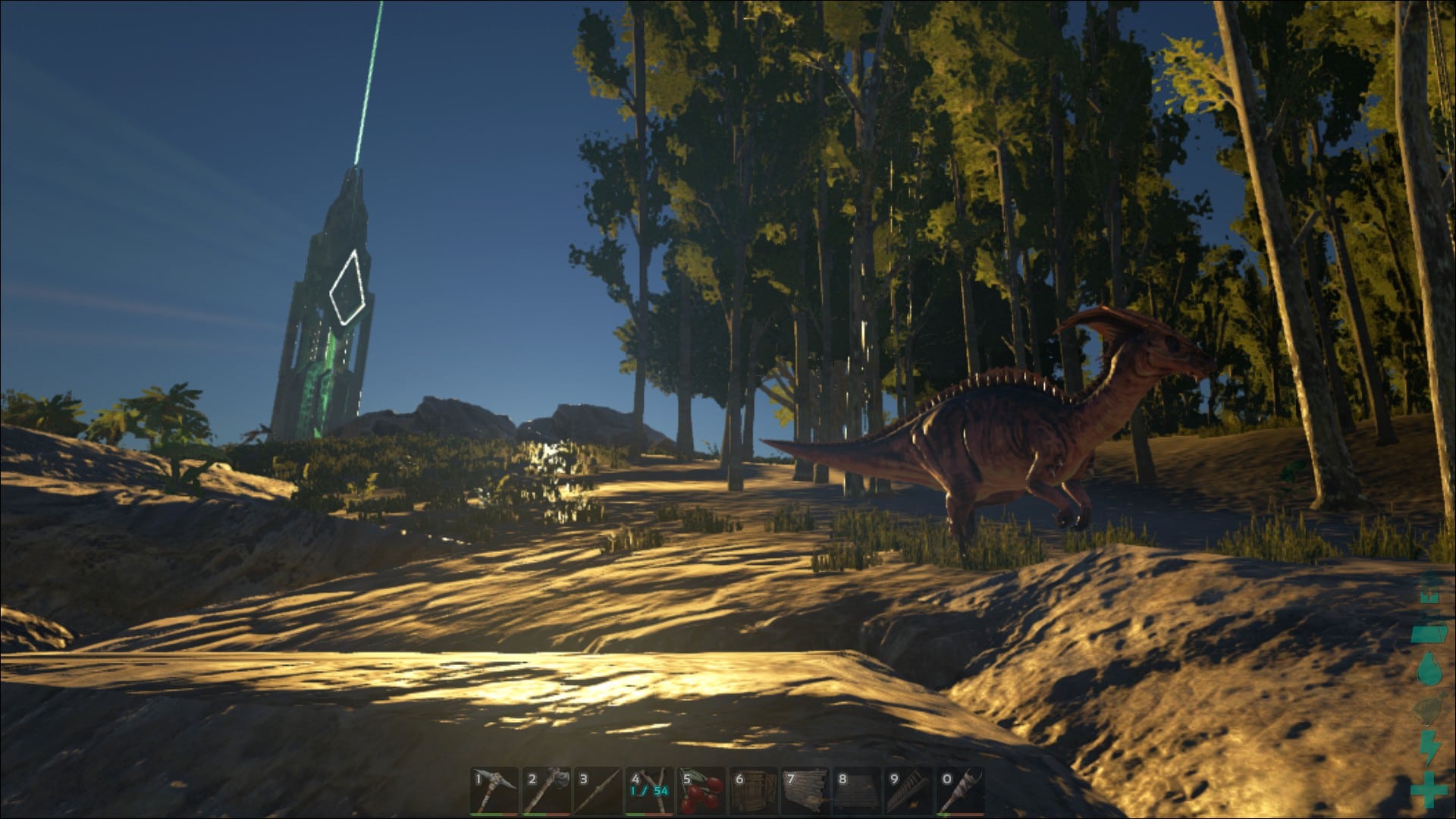Eat the red berries in slot 5
The height and width of the screenshot is (819, 1456).
(x=701, y=791)
